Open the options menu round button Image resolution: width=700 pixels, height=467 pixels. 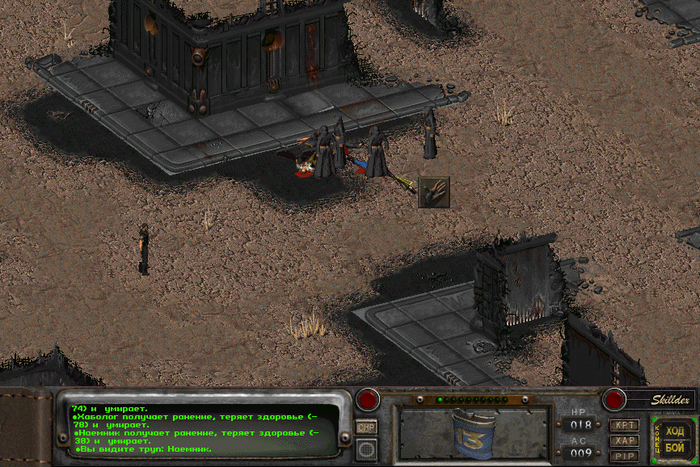(x=367, y=450)
